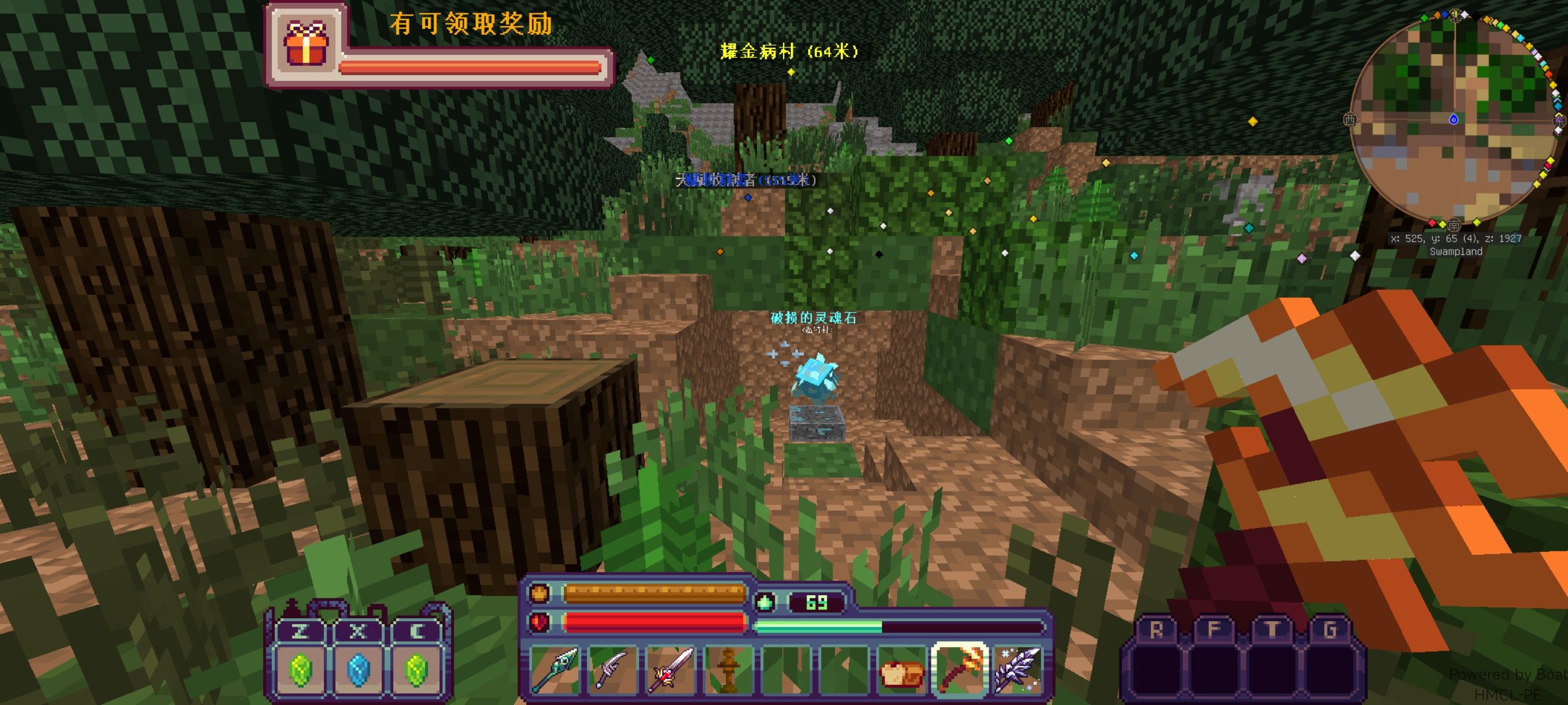The image size is (1568, 705).
Task: Choose the frosty white feather hotbar slot
Action: click(1018, 670)
